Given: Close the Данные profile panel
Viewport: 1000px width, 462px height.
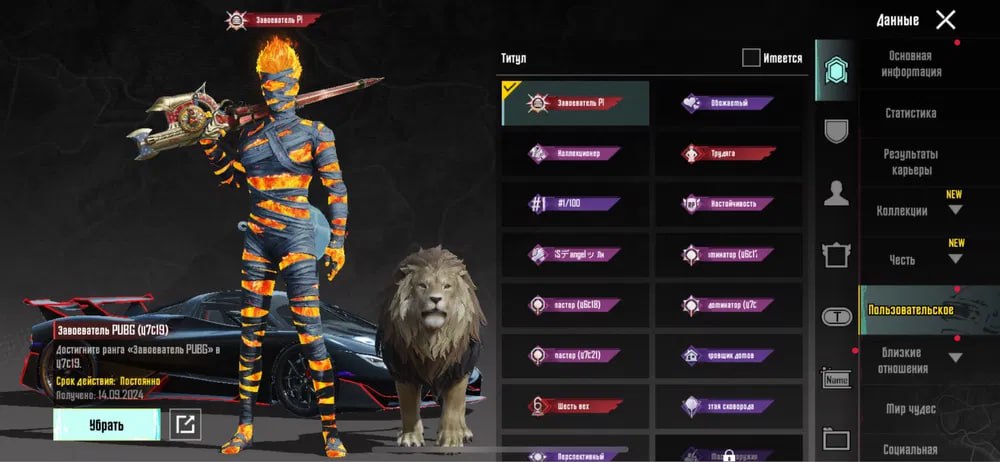Looking at the screenshot, I should point(945,19).
